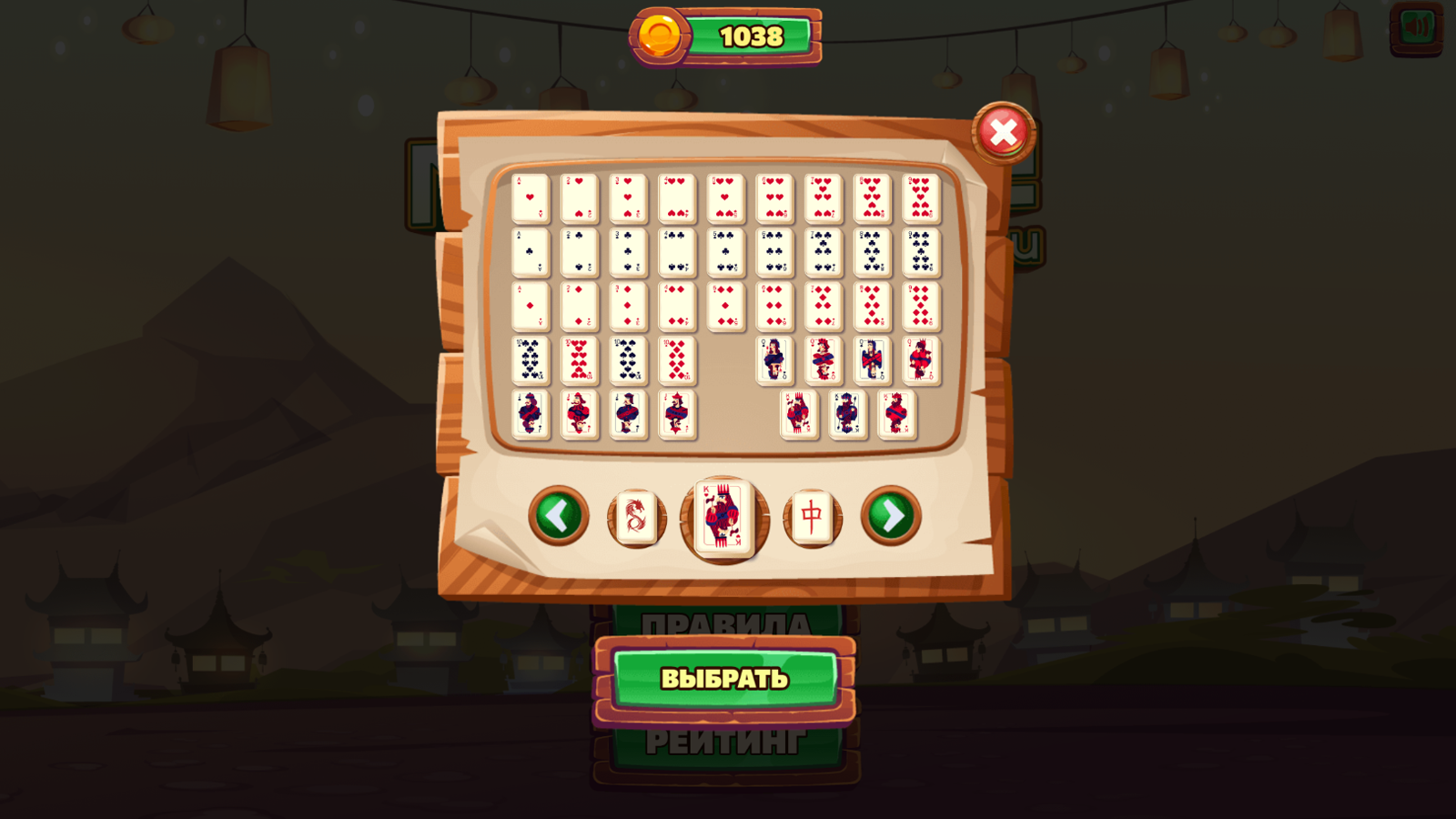1456x819 pixels.
Task: Click the Ace of Hearts in the deck preview
Action: [530, 200]
